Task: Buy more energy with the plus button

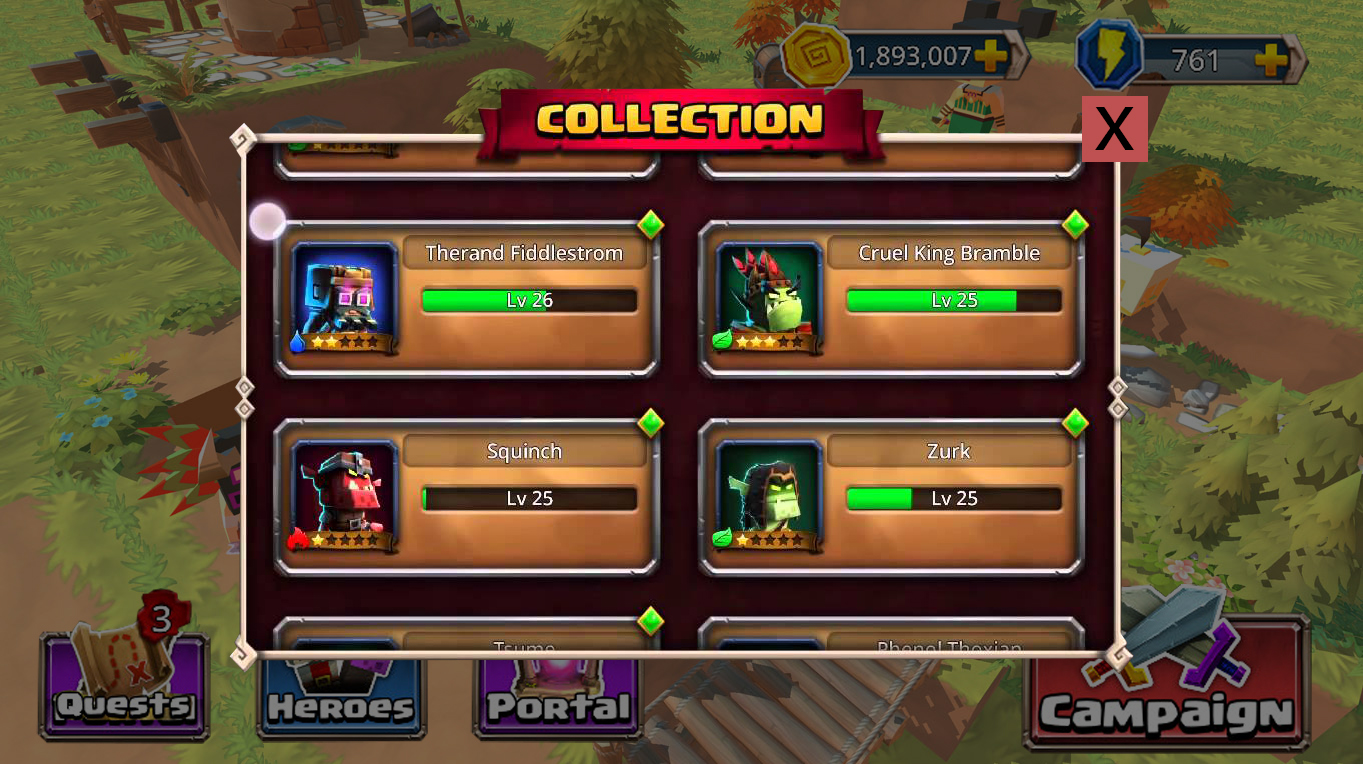Action: click(1271, 61)
